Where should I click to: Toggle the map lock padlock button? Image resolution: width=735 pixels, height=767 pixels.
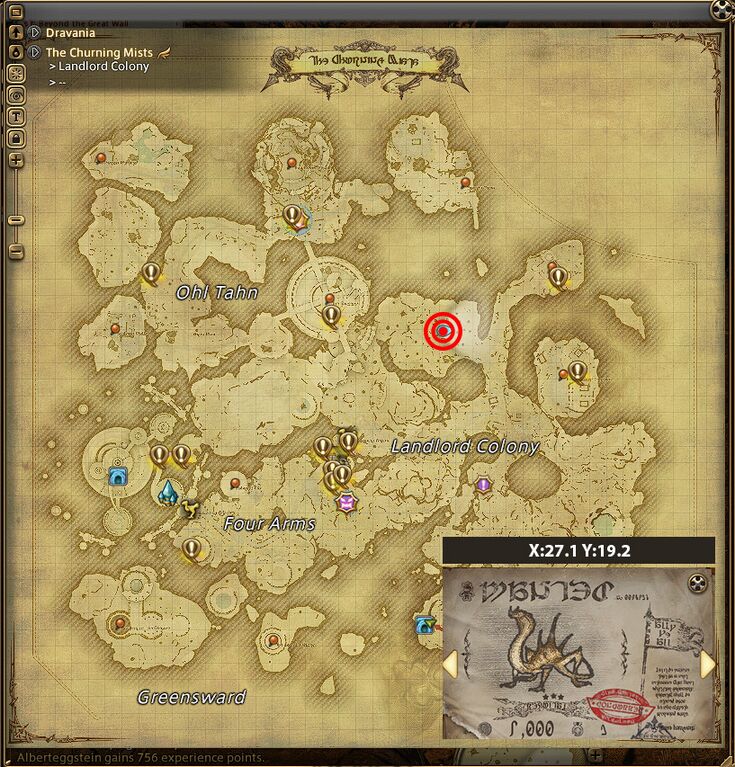[16, 137]
